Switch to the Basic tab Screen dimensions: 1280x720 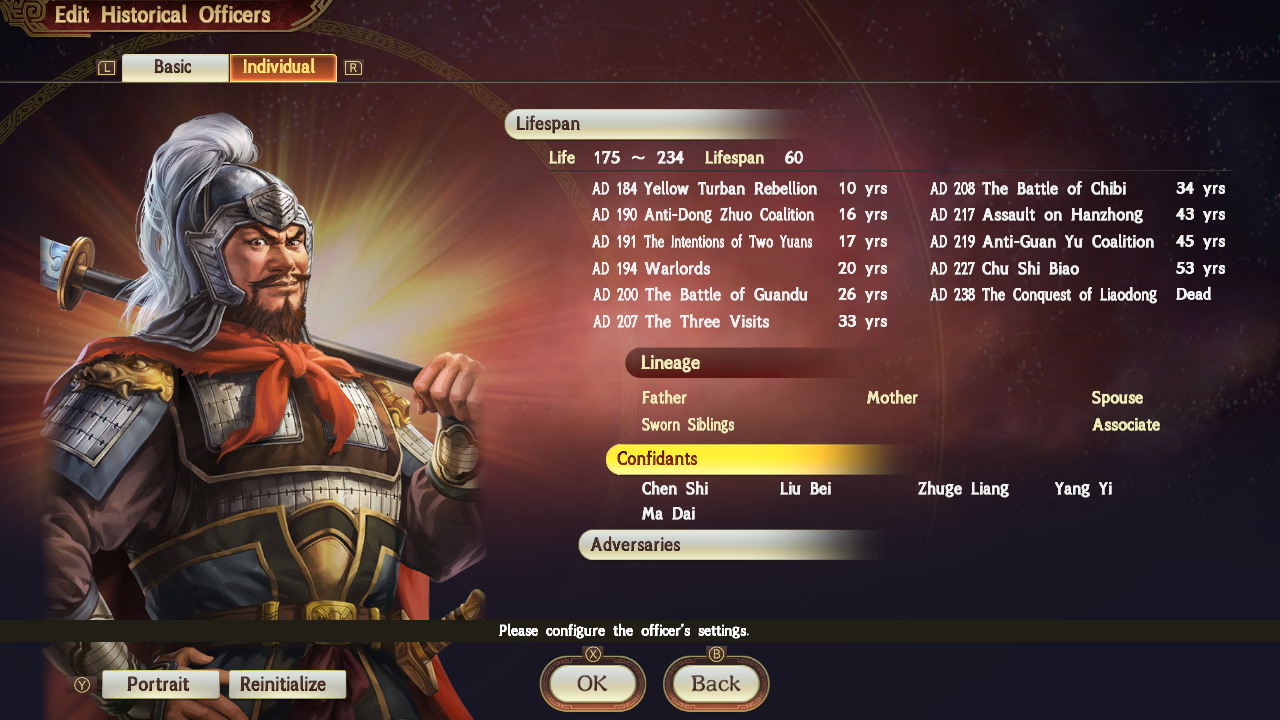(x=175, y=67)
